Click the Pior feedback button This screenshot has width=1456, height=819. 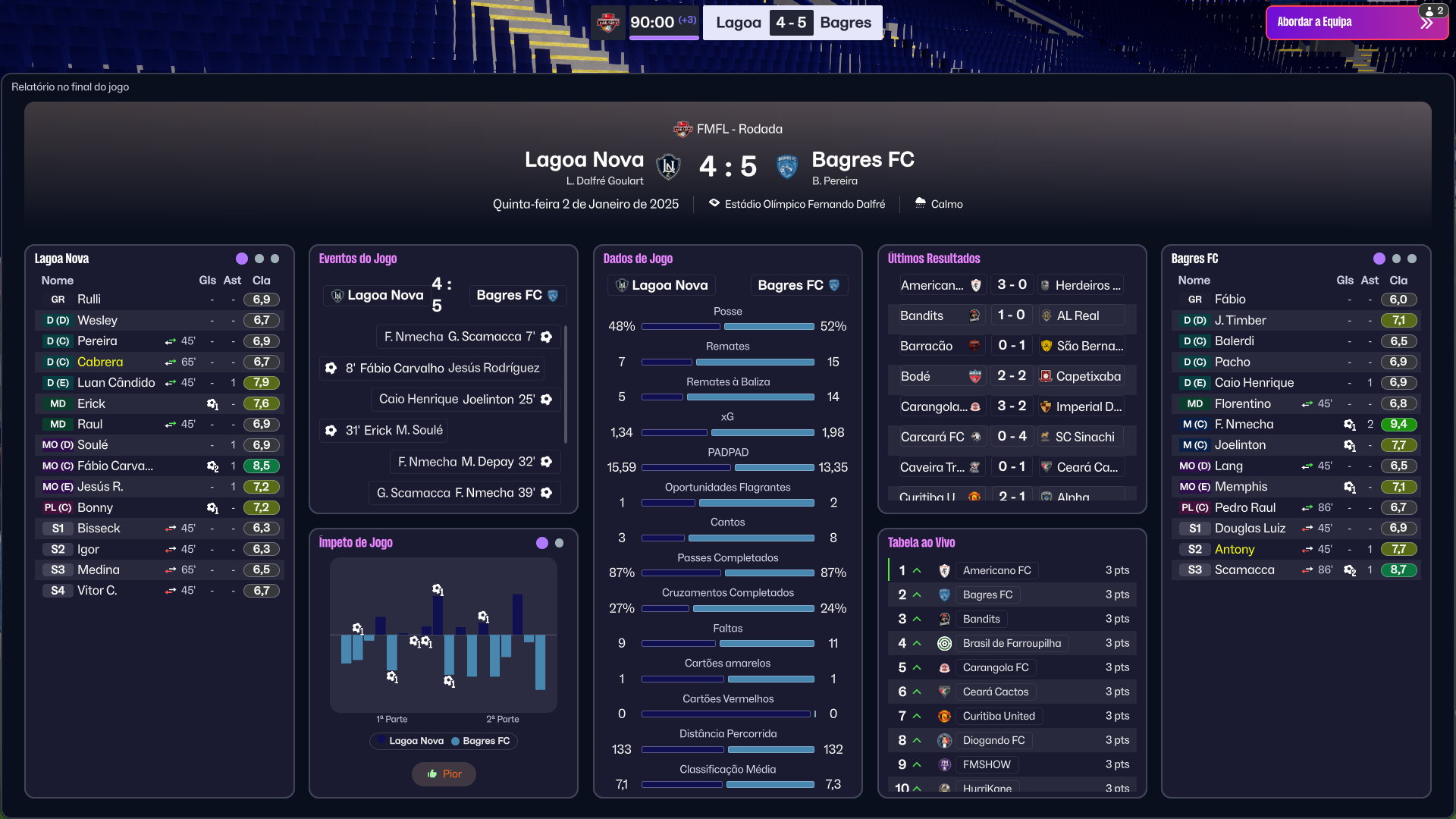tap(444, 773)
